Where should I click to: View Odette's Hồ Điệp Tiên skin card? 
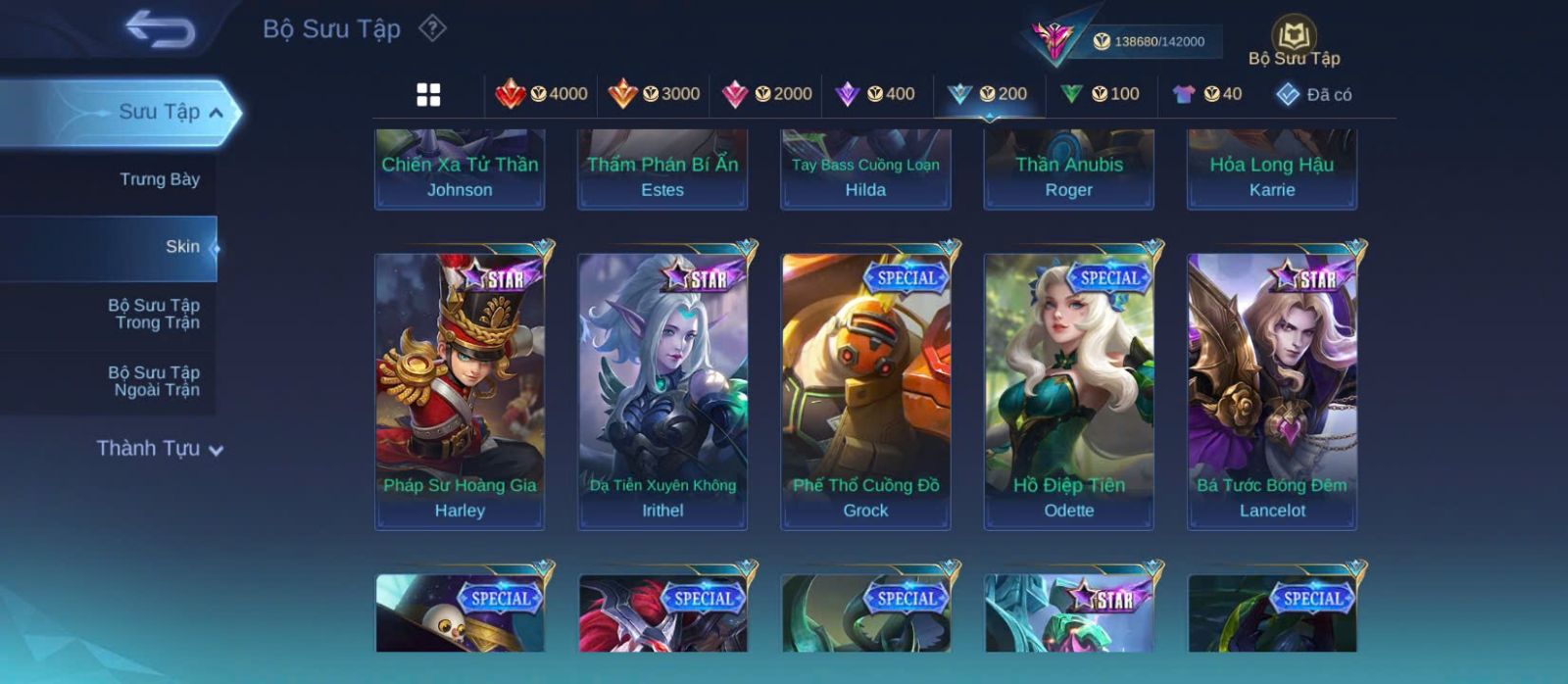[x=1068, y=391]
